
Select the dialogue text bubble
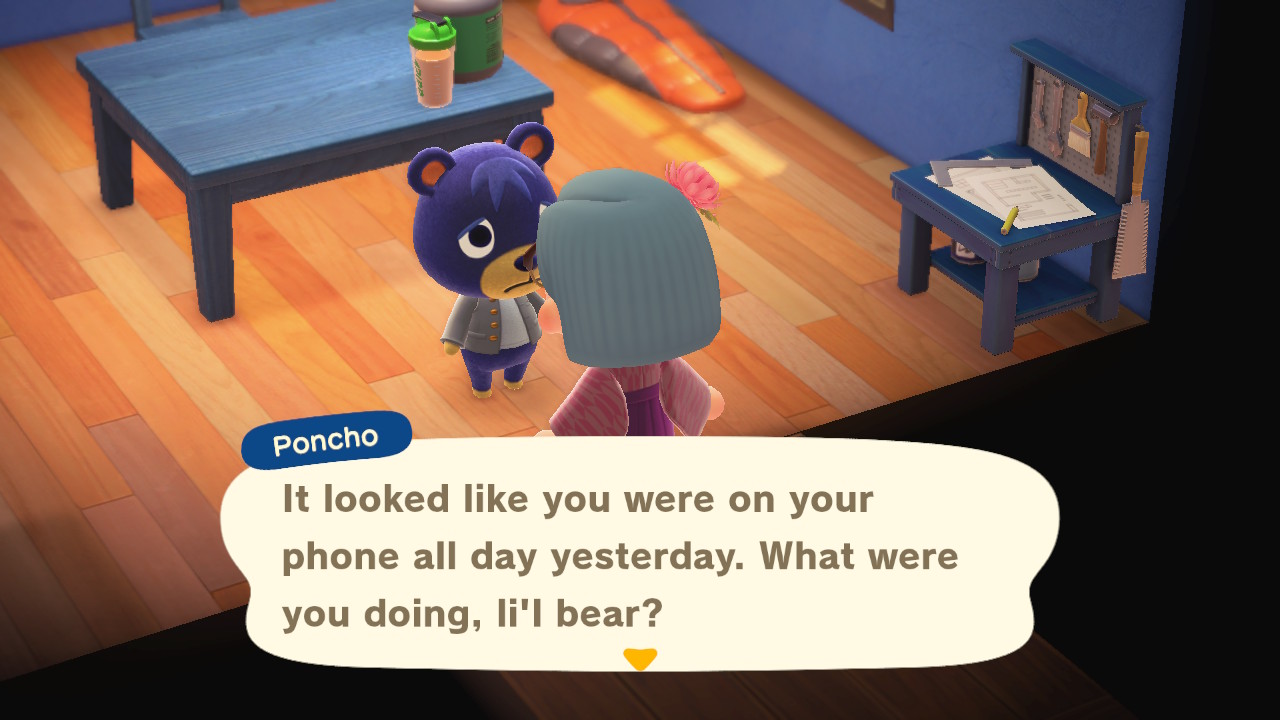640,555
